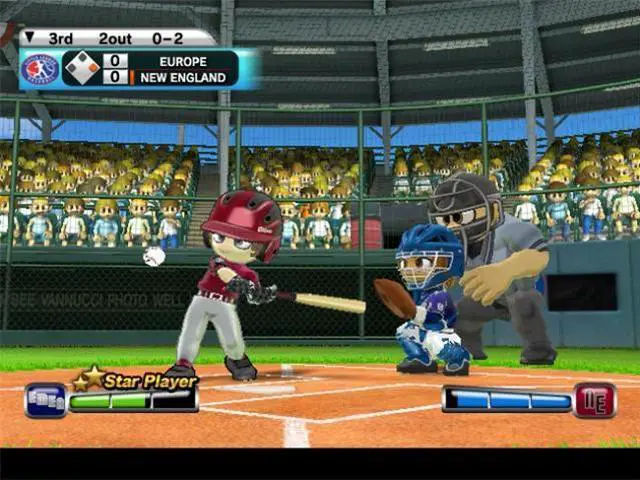Click the Little League logo on the scoreboard
The image size is (640, 480).
coord(39,69)
